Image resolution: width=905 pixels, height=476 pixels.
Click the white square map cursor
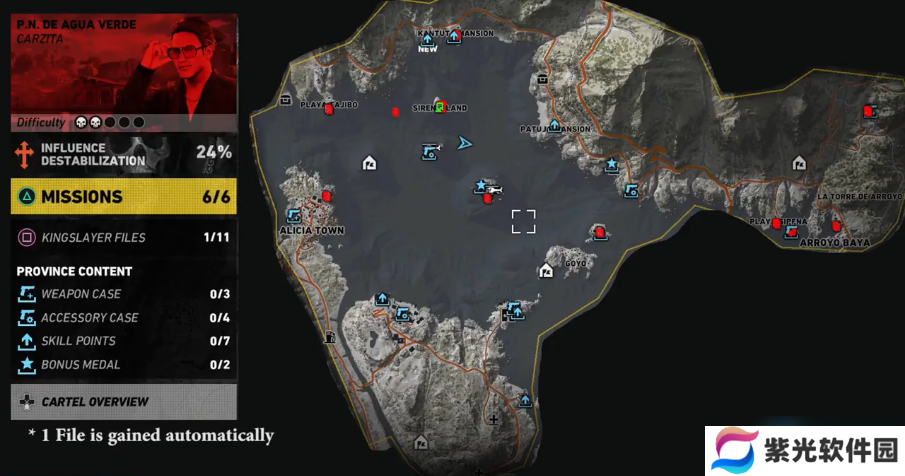(x=523, y=221)
